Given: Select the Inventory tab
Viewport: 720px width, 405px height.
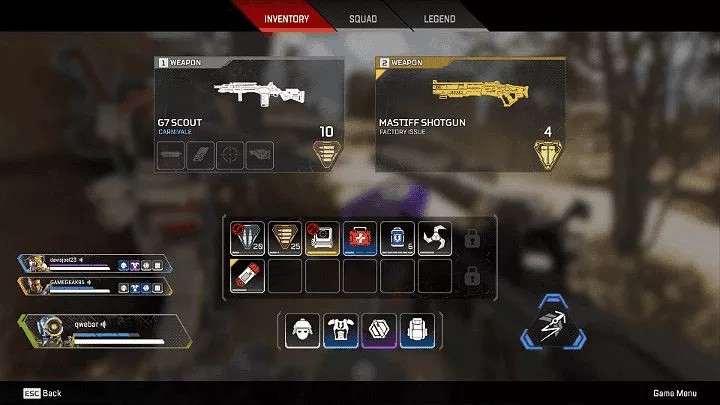Looking at the screenshot, I should pos(286,19).
